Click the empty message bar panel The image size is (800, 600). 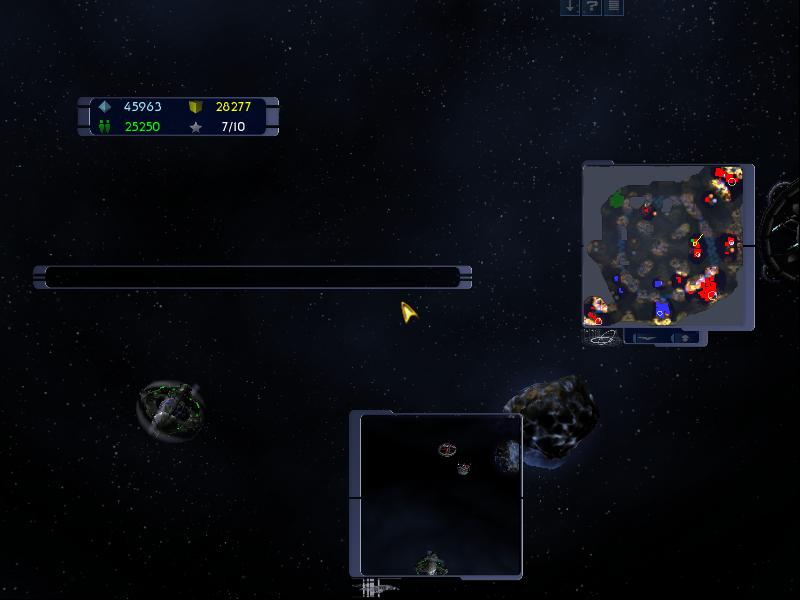pos(252,277)
